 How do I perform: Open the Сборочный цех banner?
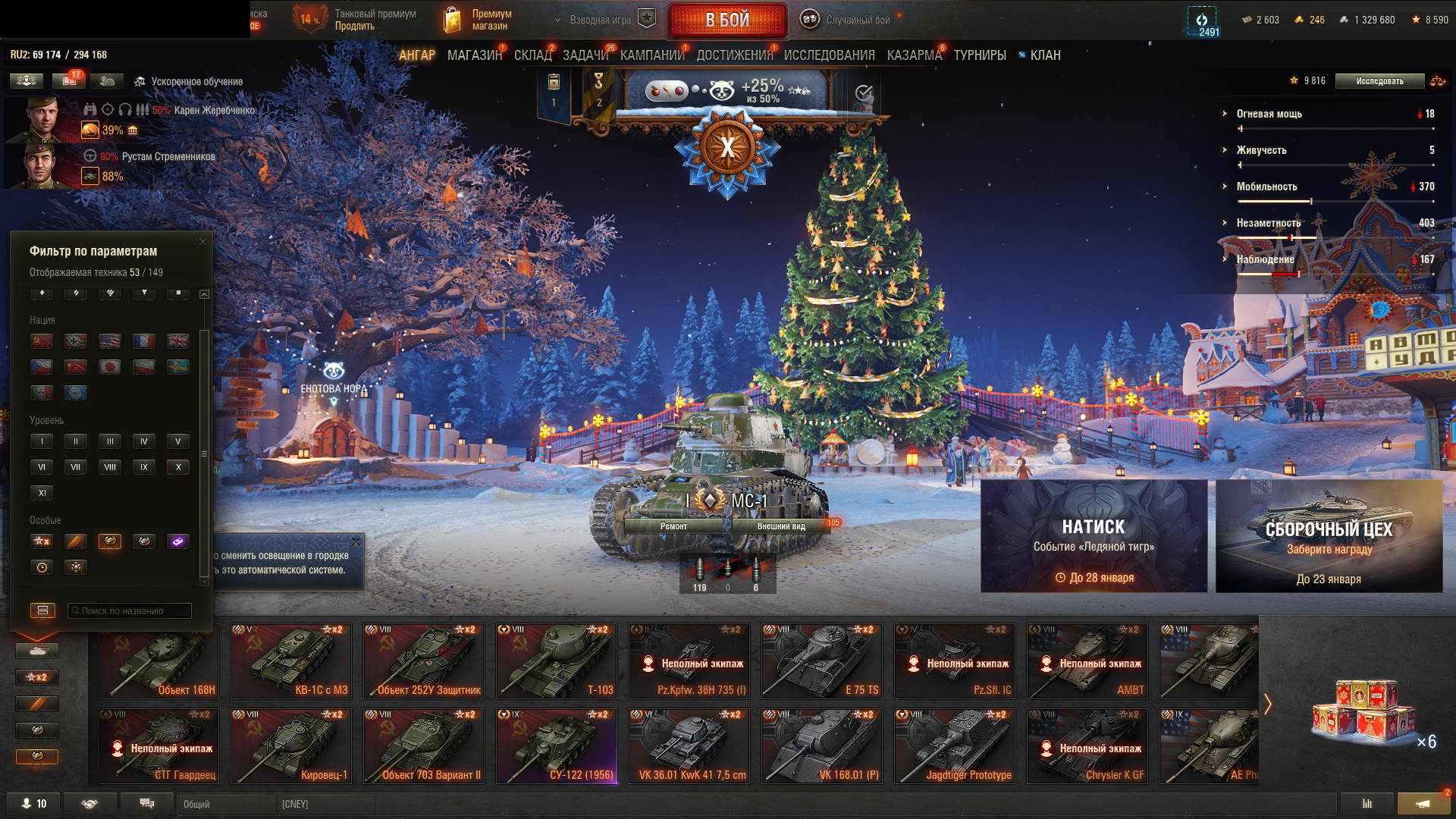point(1329,535)
